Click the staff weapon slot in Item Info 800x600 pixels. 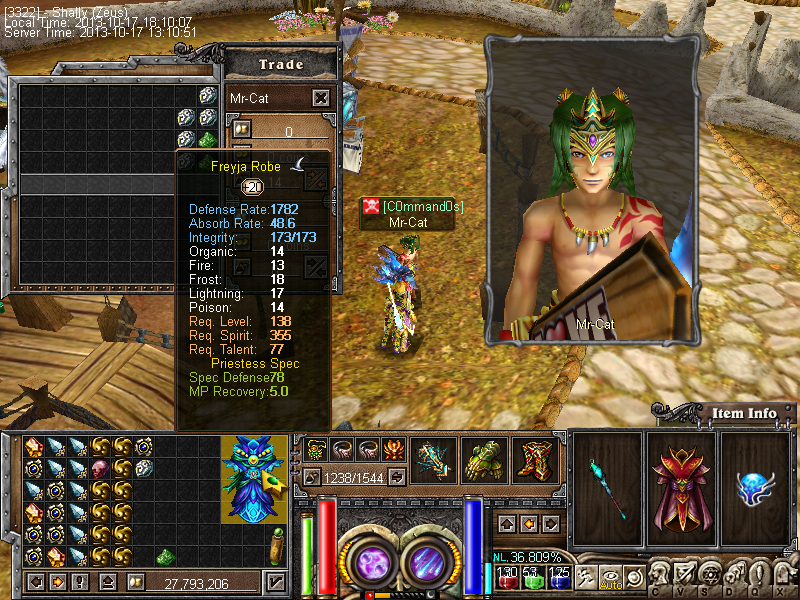[607, 481]
